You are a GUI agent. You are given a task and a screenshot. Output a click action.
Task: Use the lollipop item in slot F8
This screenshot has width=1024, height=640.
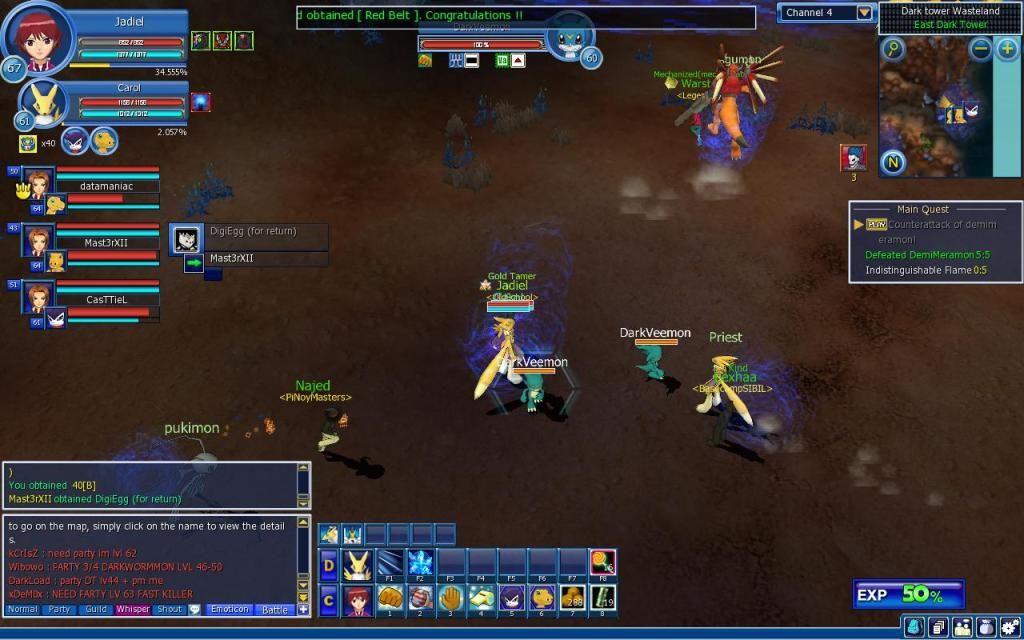point(602,564)
